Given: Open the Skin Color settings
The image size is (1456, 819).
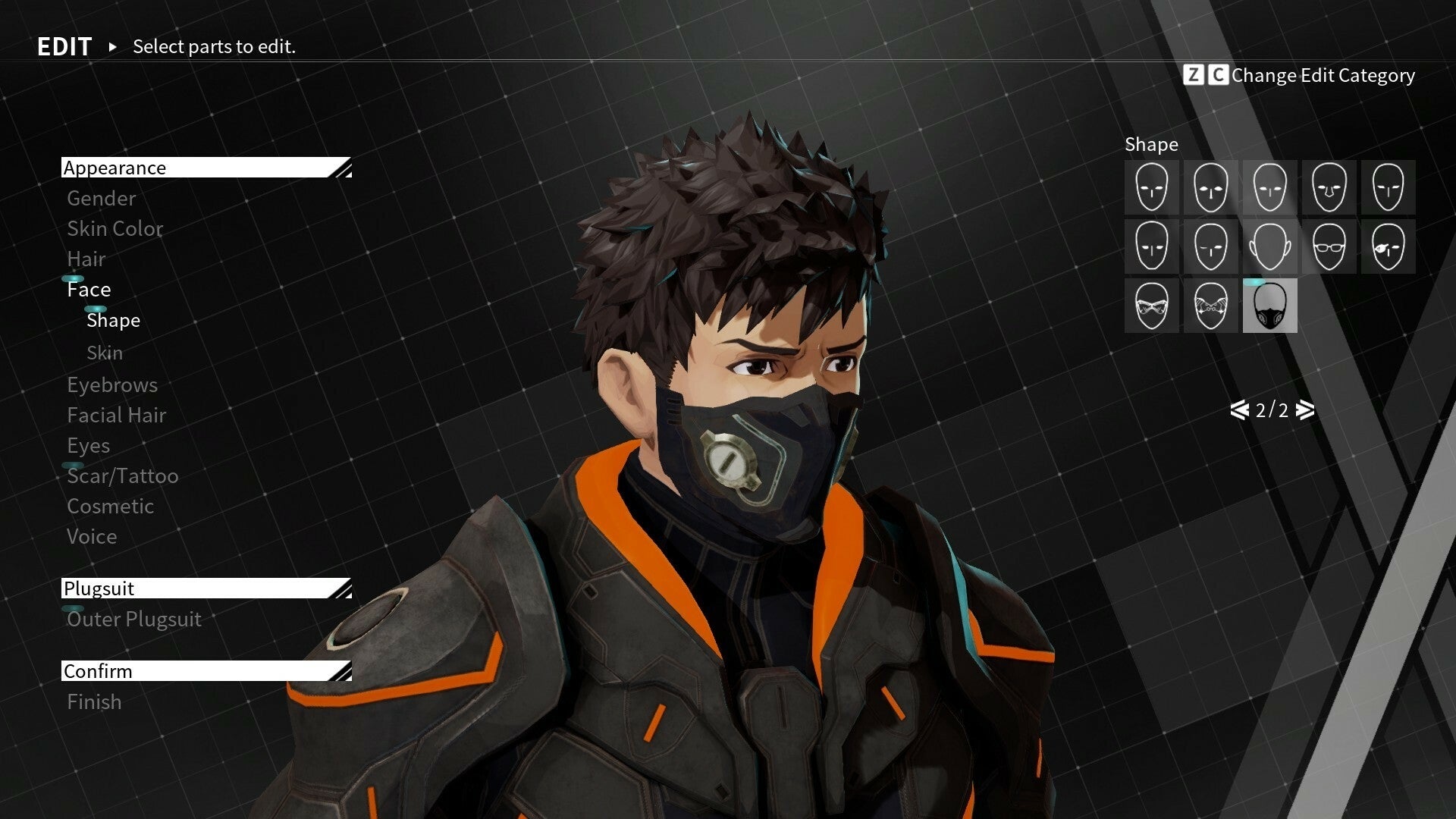Looking at the screenshot, I should pyautogui.click(x=115, y=228).
